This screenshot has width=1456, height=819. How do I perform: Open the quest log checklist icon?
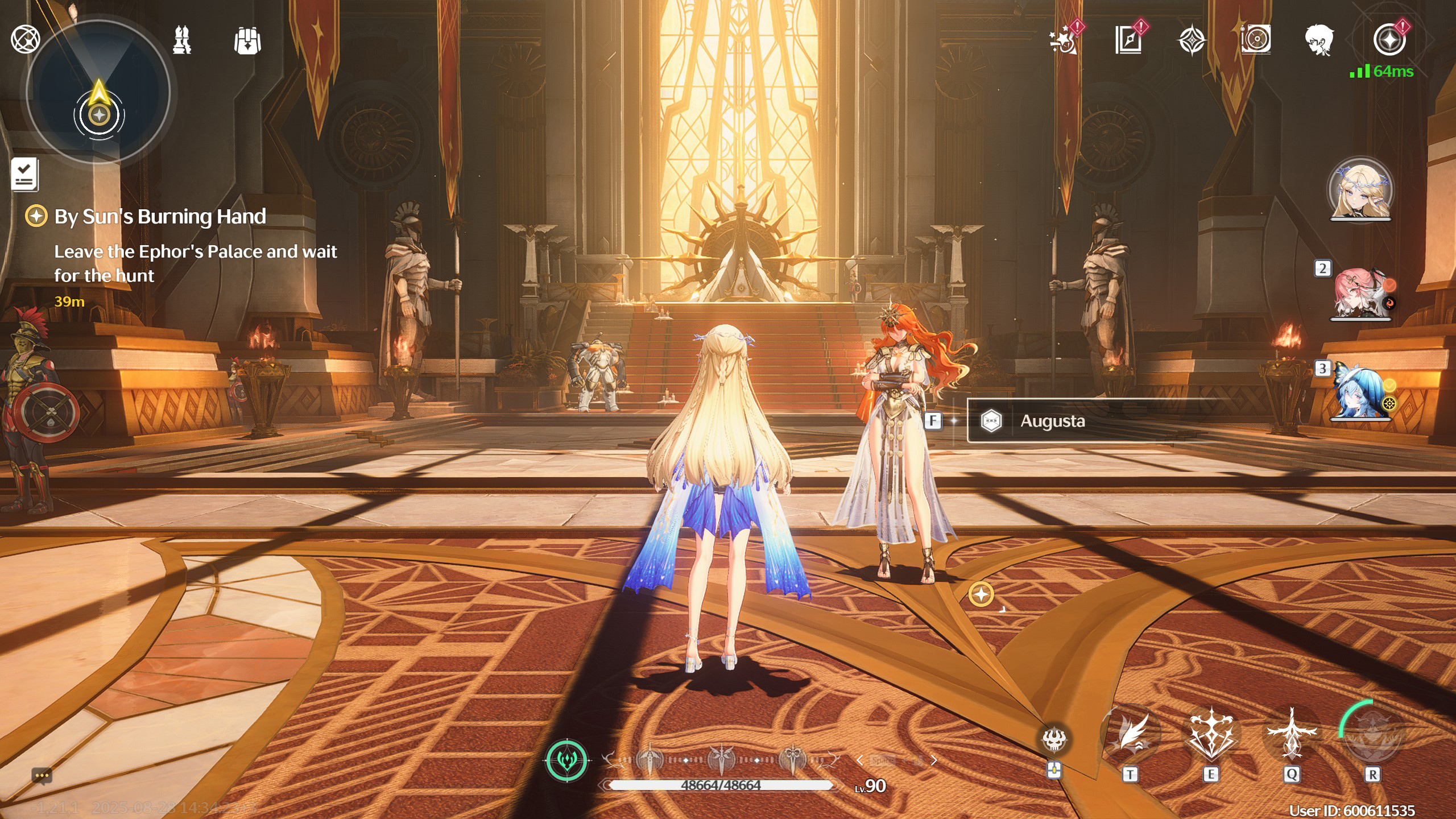pyautogui.click(x=24, y=173)
